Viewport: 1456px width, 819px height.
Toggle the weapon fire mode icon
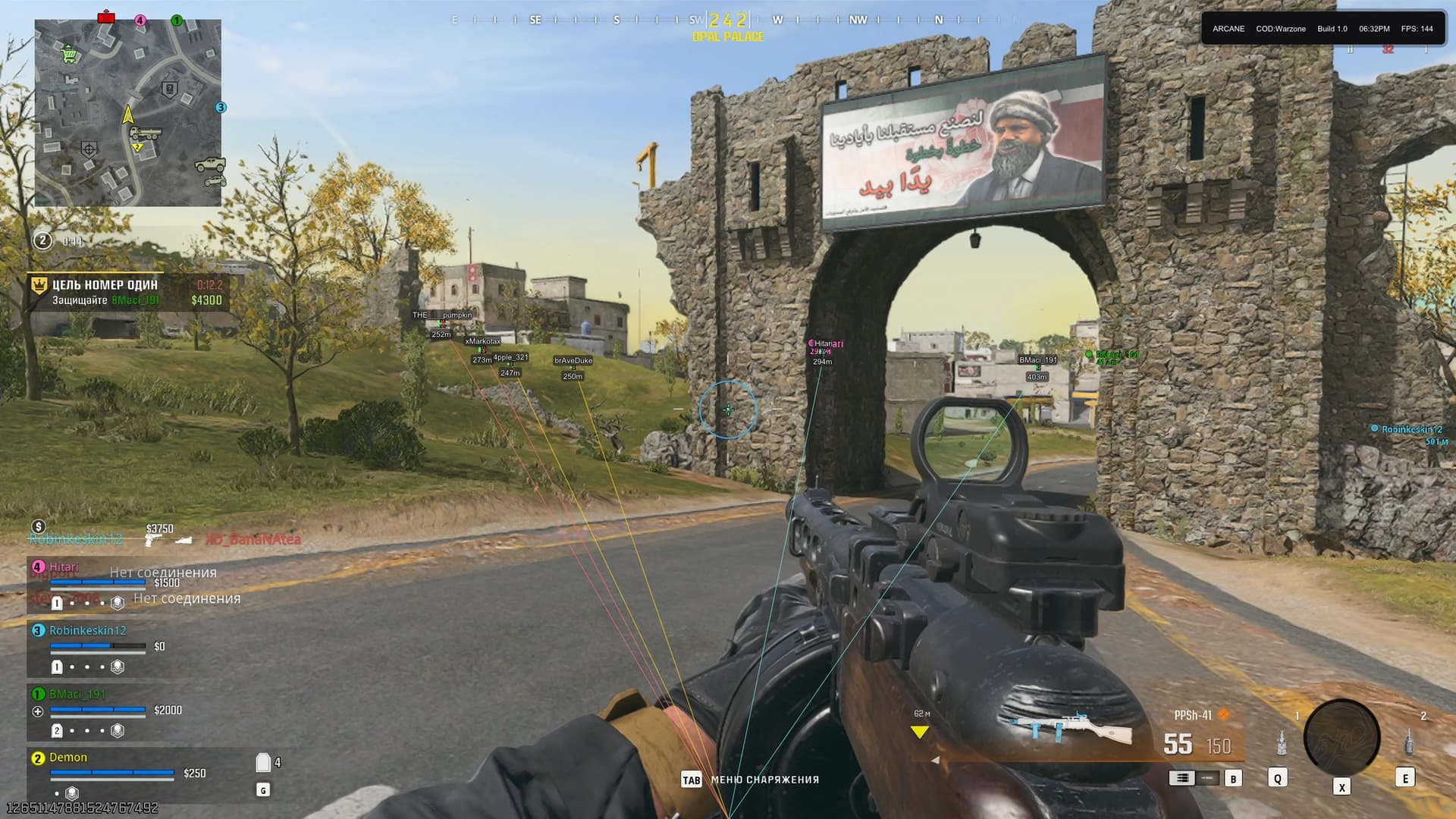tap(1181, 778)
